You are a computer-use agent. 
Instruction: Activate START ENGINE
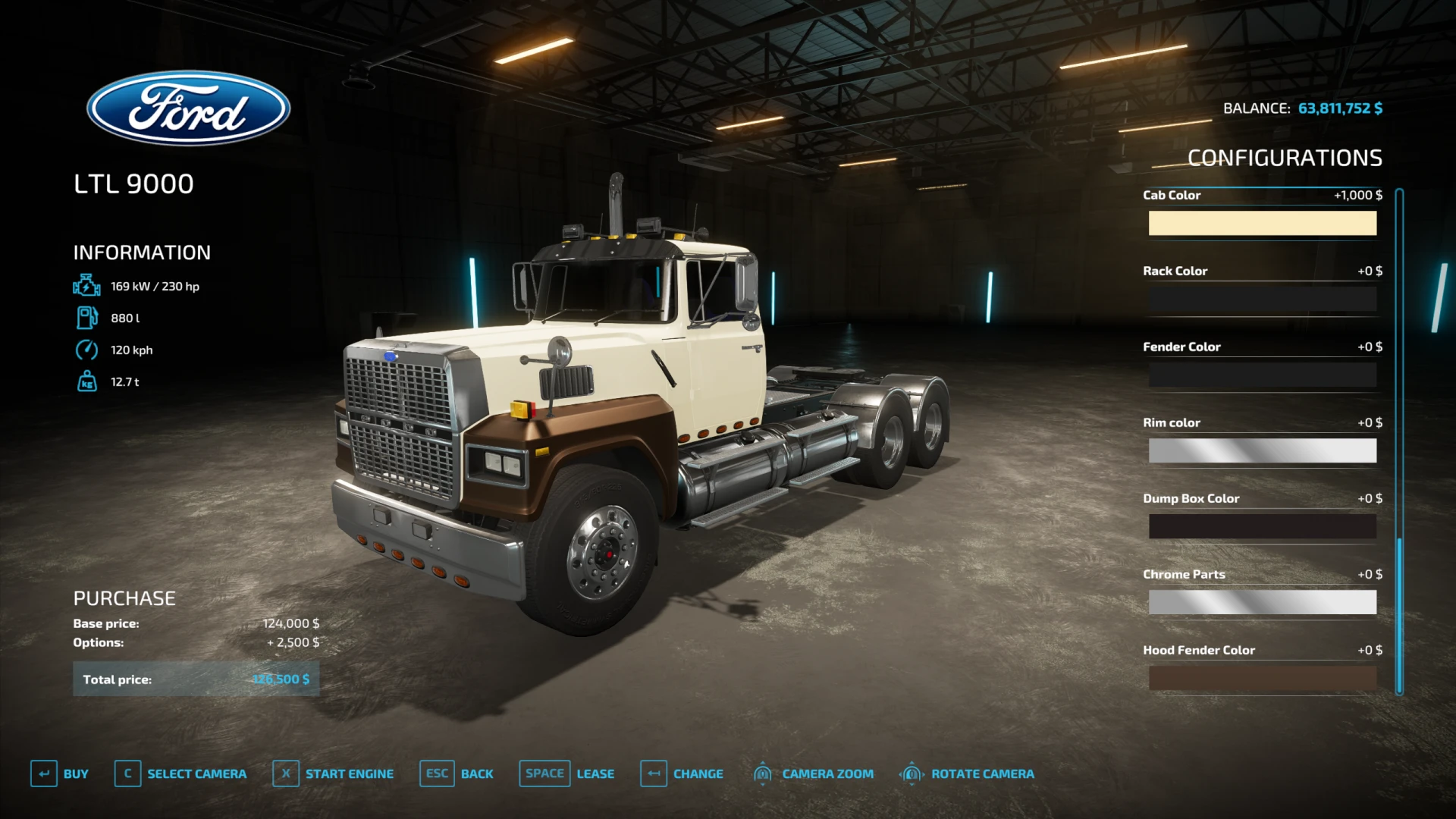coord(349,773)
